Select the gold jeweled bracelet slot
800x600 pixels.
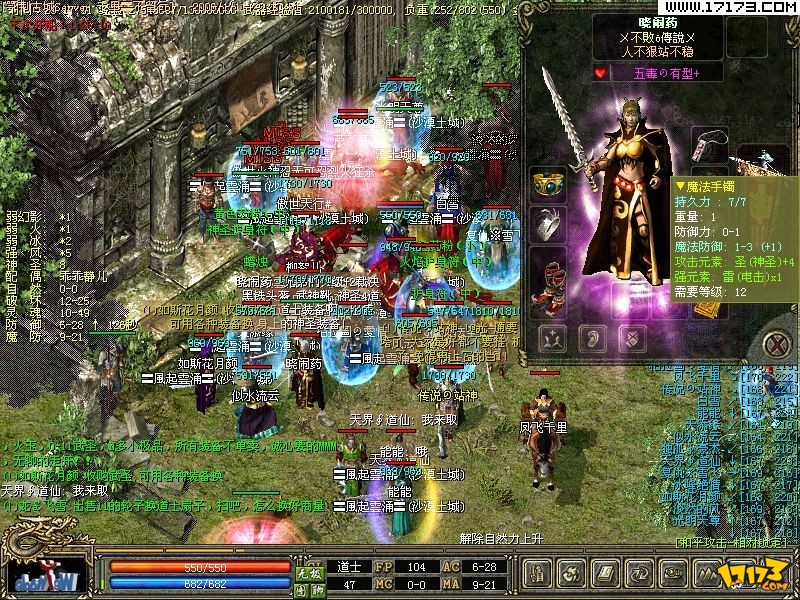tap(547, 185)
